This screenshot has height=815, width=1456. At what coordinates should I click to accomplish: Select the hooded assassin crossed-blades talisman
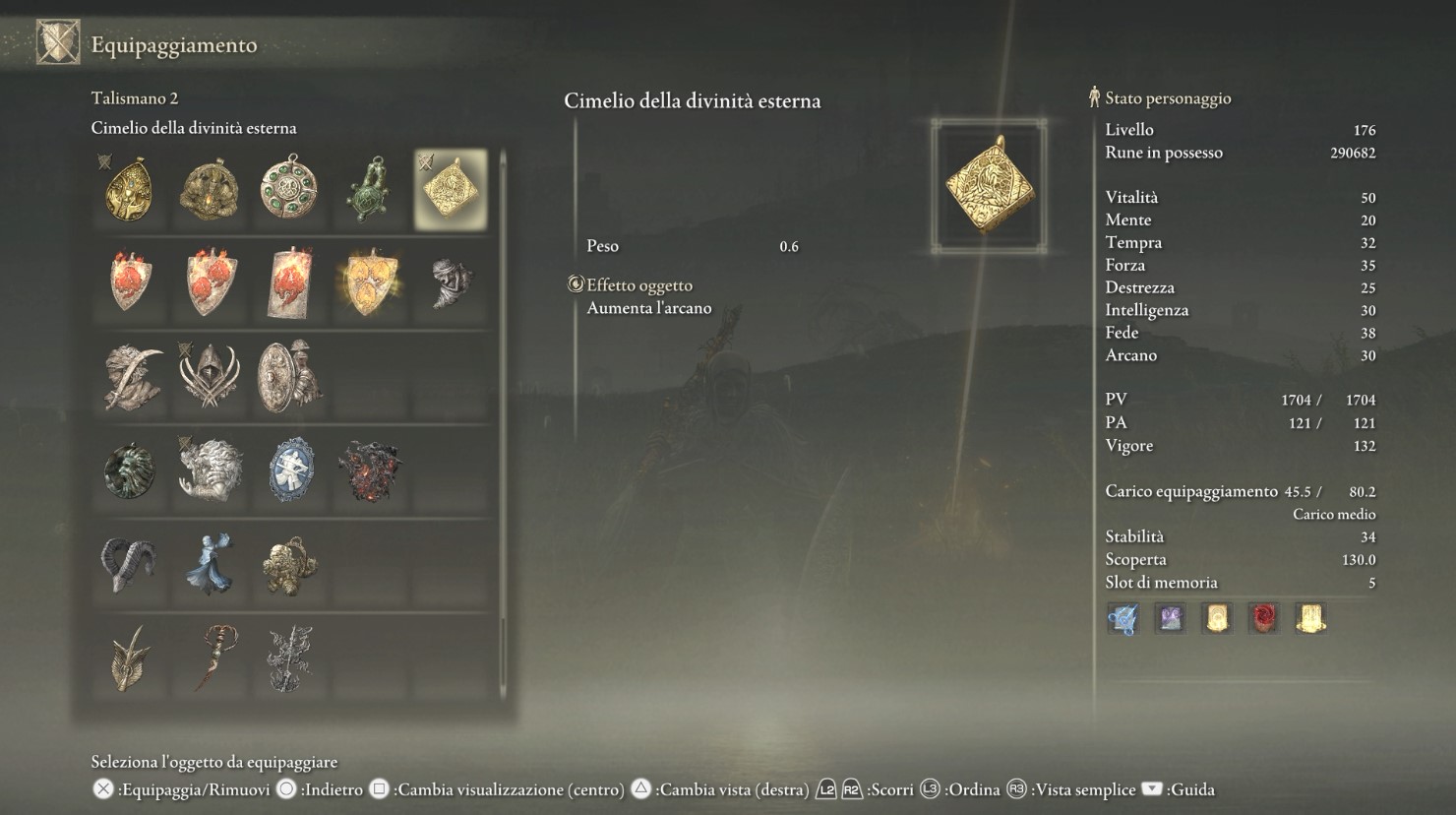pos(209,376)
